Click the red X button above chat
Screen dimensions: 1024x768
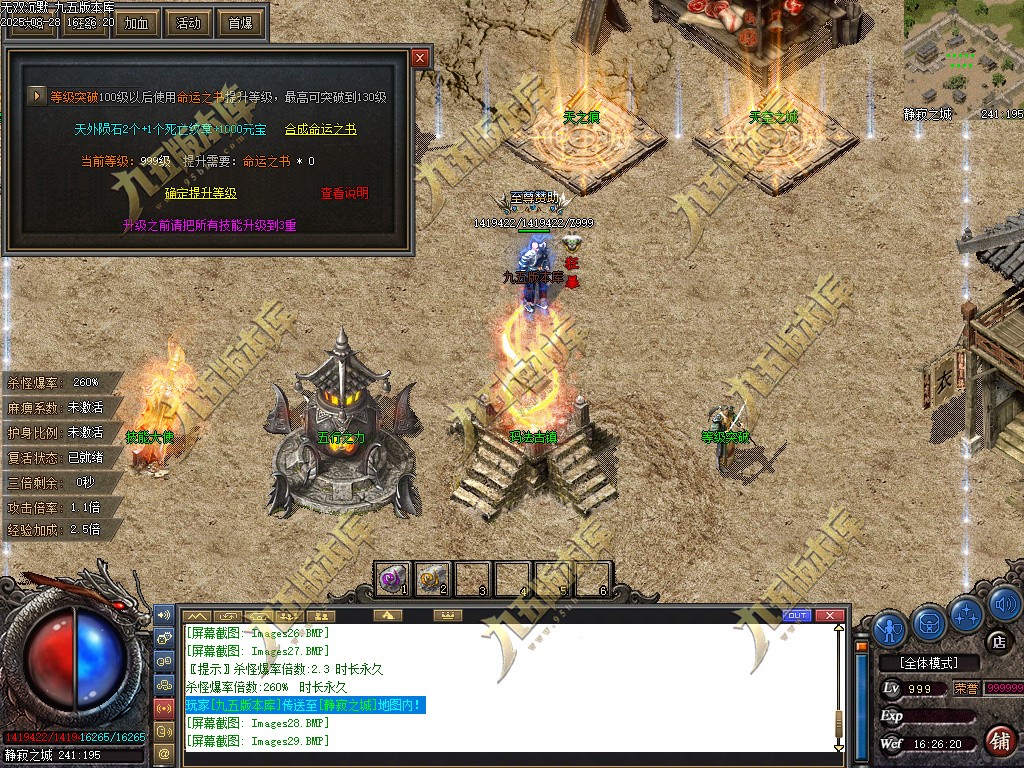pyautogui.click(x=827, y=615)
